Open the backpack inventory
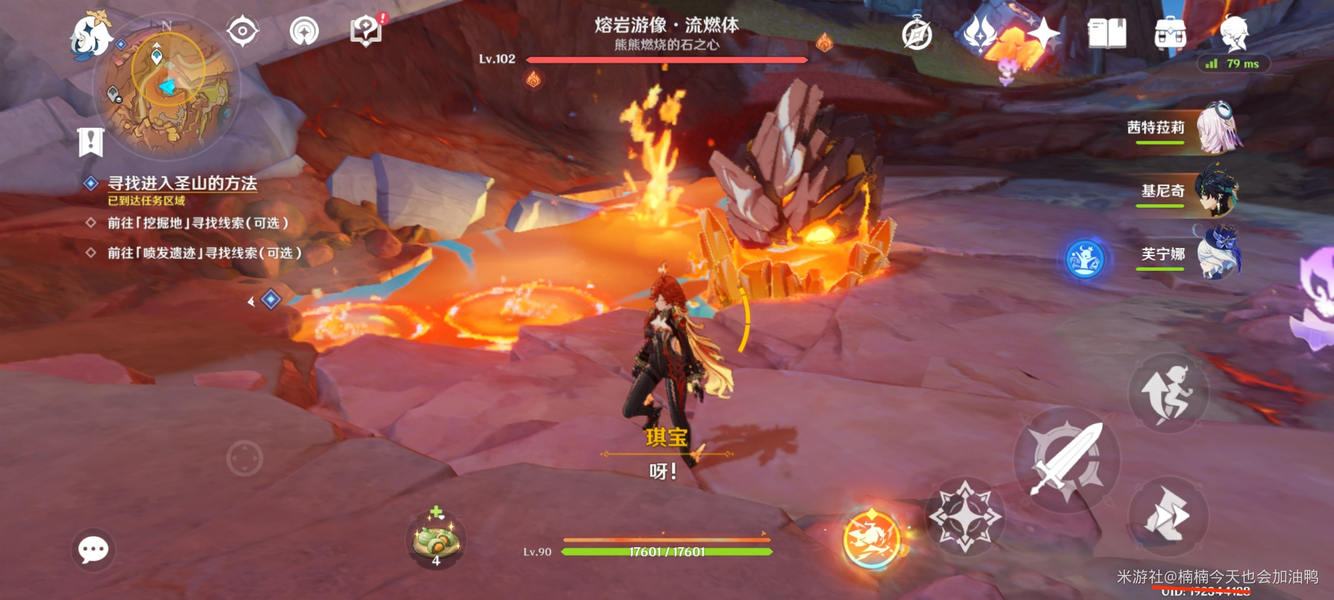The image size is (1334, 600). pyautogui.click(x=1170, y=34)
